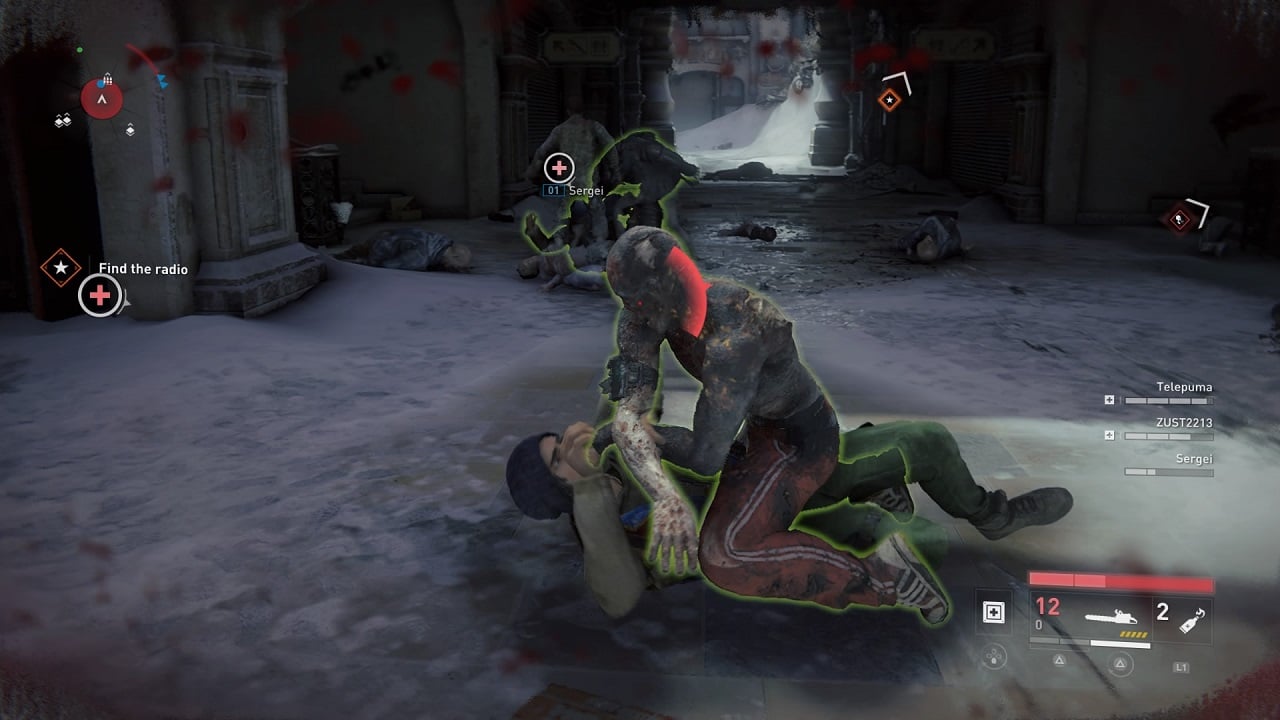Choose the molotov bottle equipment slot
The width and height of the screenshot is (1280, 720).
click(1192, 618)
